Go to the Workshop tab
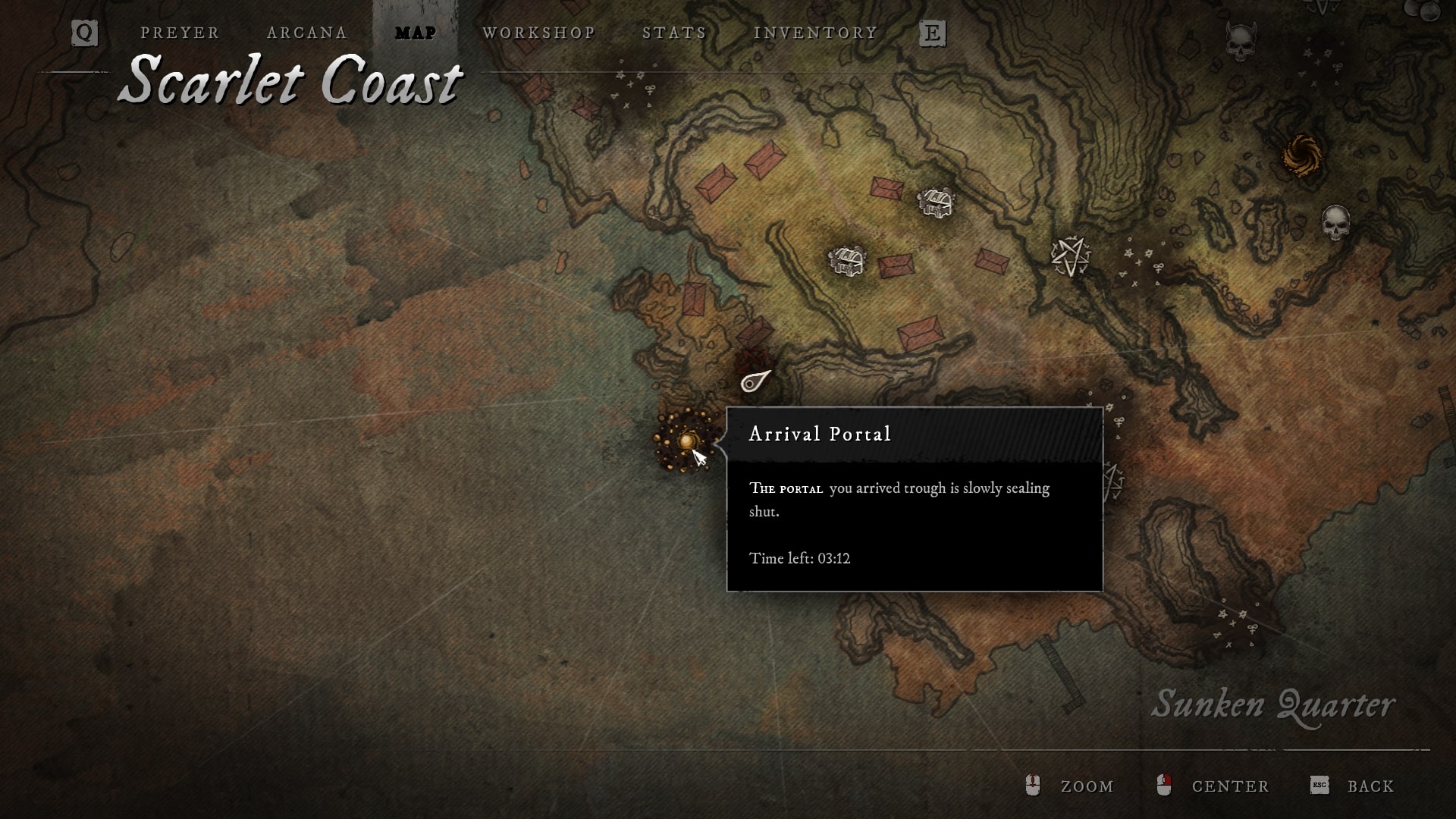This screenshot has height=819, width=1456. pyautogui.click(x=539, y=33)
